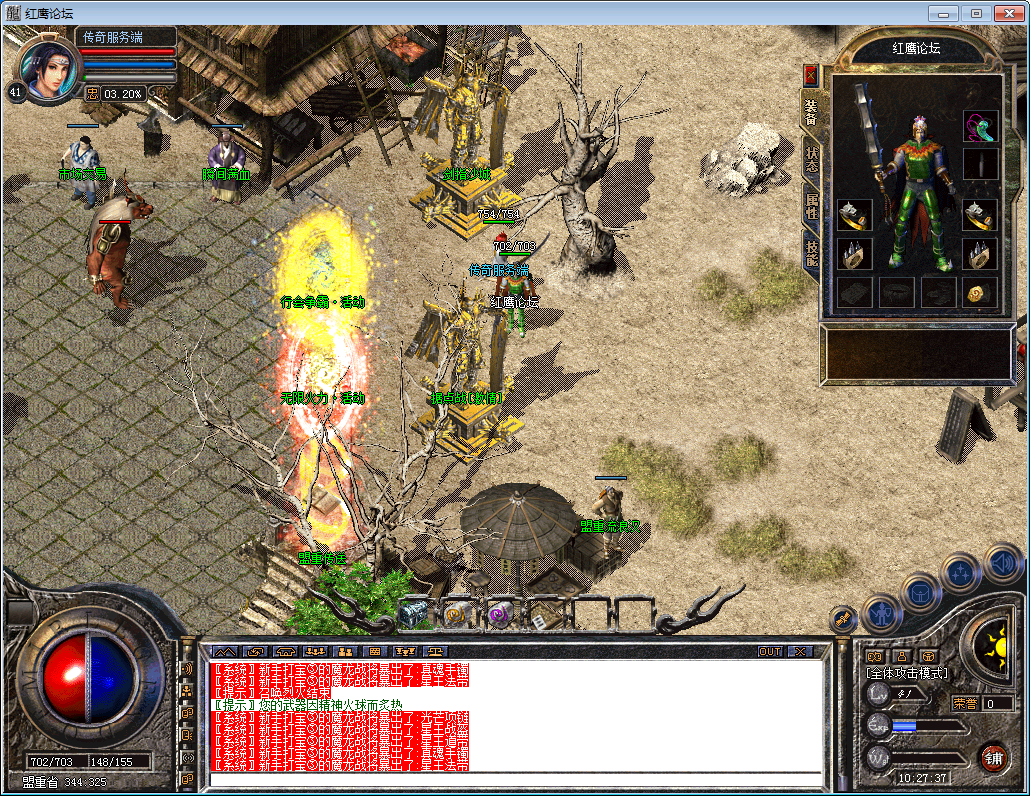Select the purple serpent necklace slot
The height and width of the screenshot is (796, 1030).
(x=980, y=126)
